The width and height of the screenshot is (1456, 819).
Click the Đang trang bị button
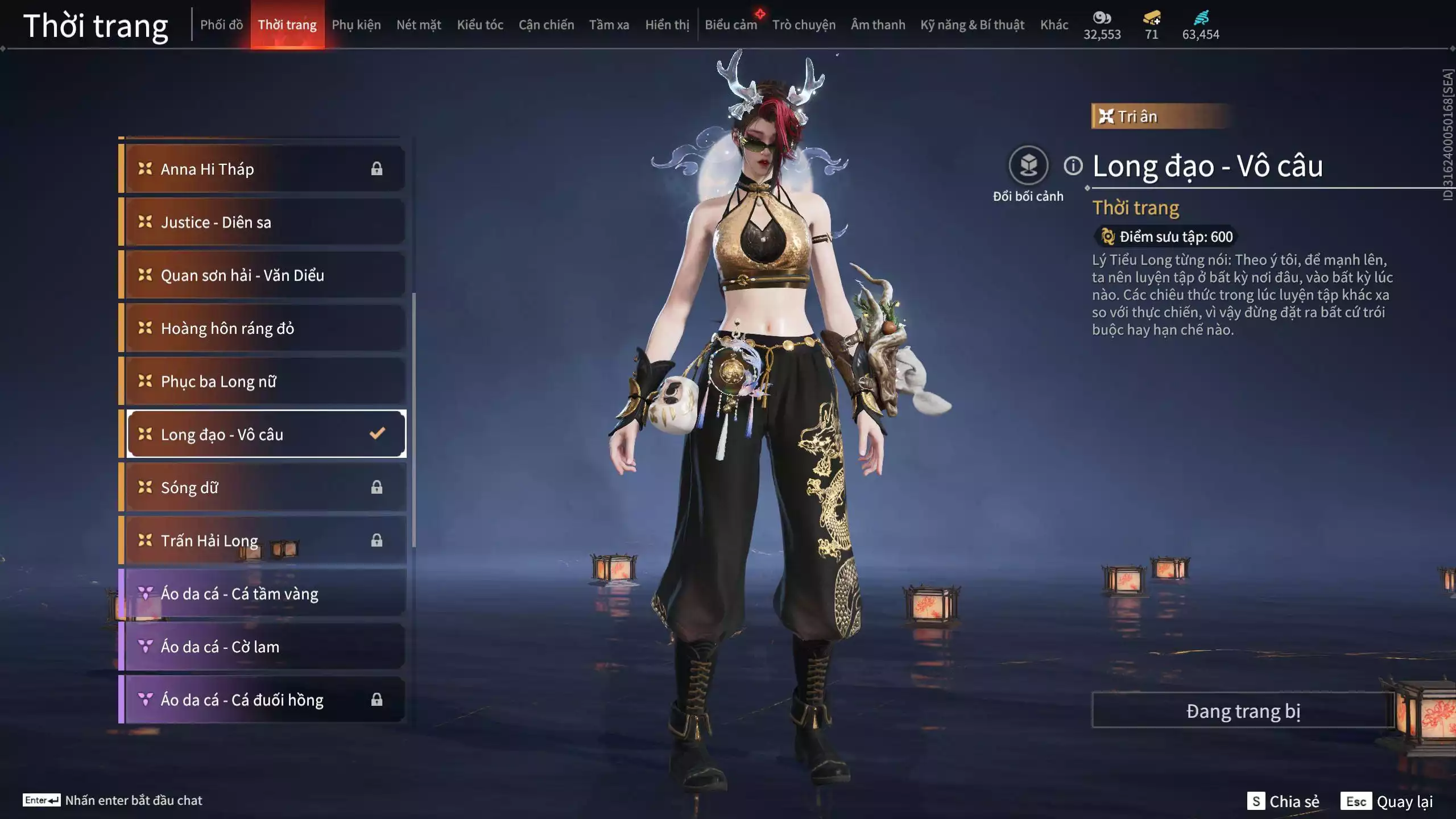click(1243, 711)
